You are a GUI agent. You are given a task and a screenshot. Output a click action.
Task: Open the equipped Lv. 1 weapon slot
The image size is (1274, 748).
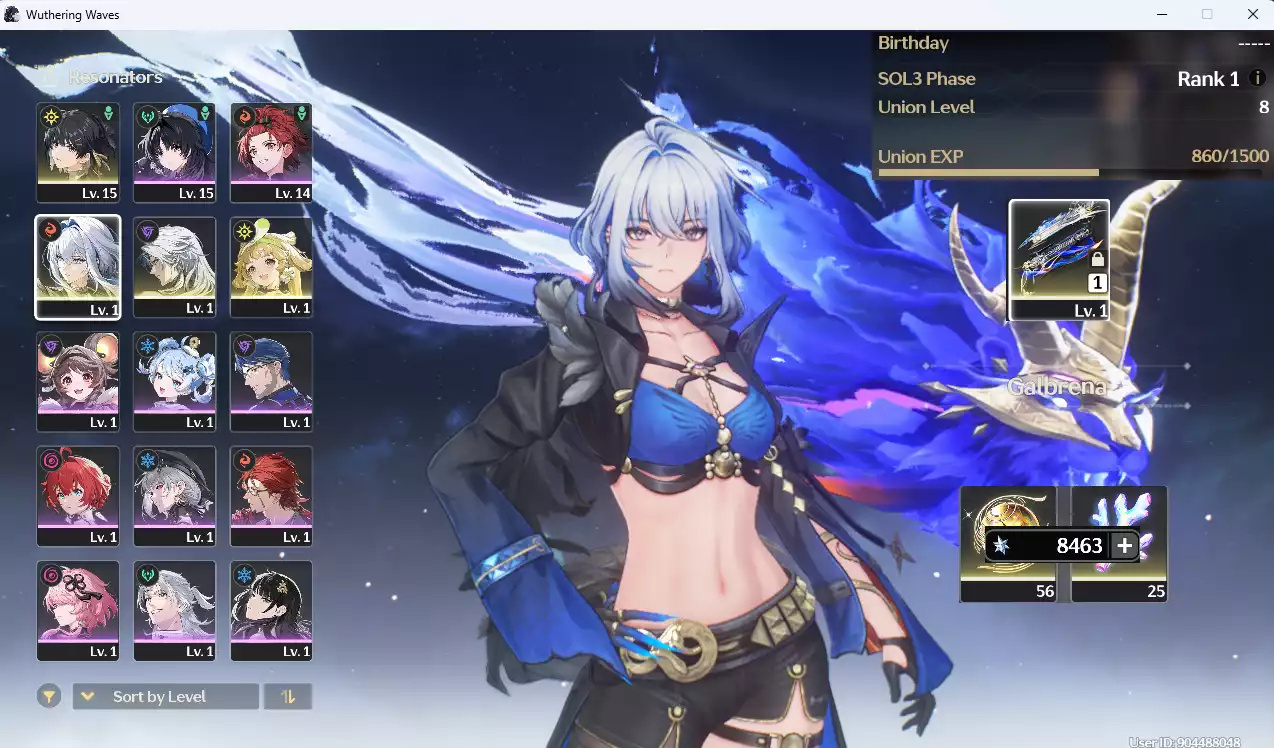point(1059,259)
